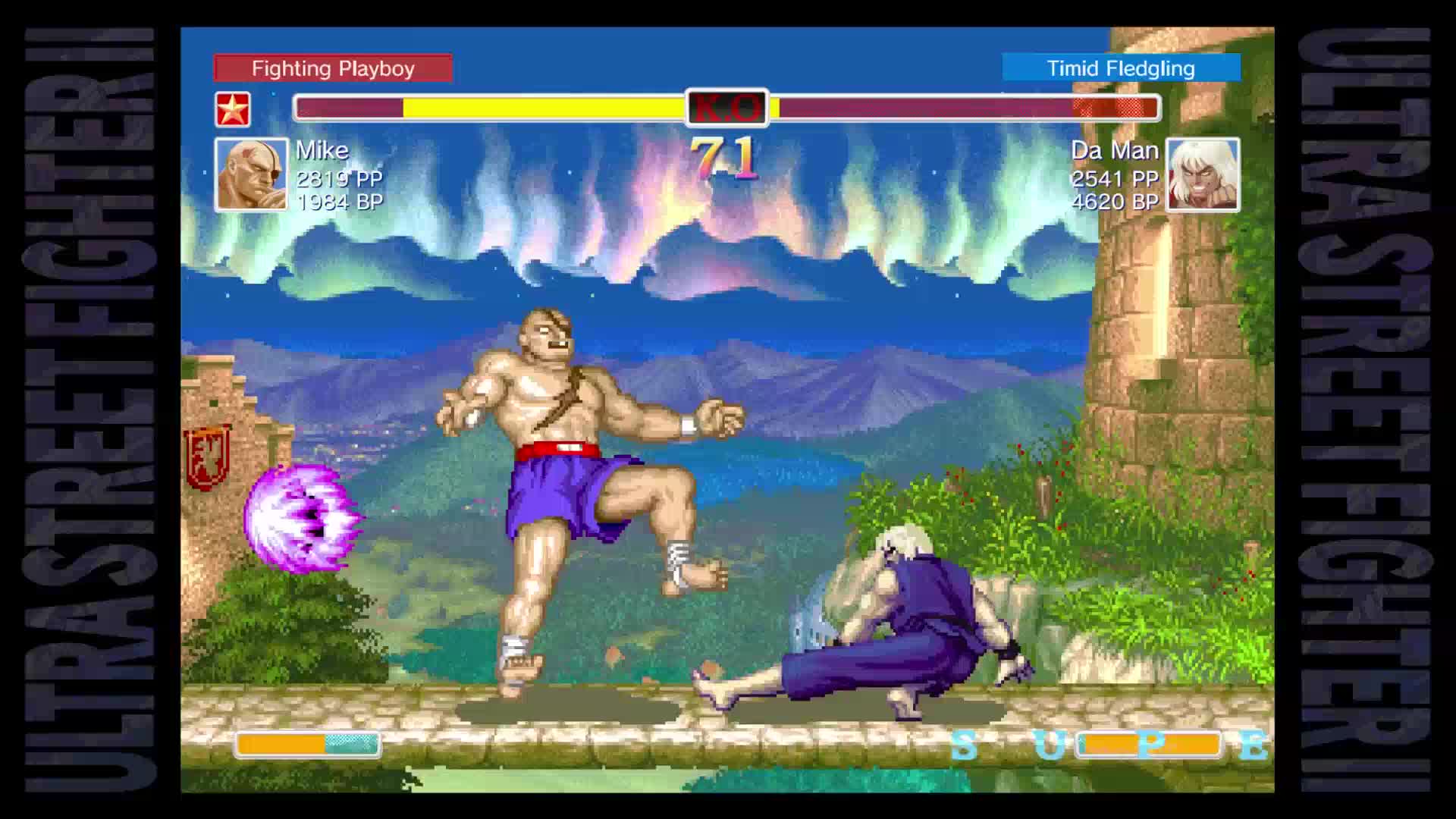Click Mike's 2819 PP score text
This screenshot has height=819, width=1456.
pyautogui.click(x=339, y=180)
